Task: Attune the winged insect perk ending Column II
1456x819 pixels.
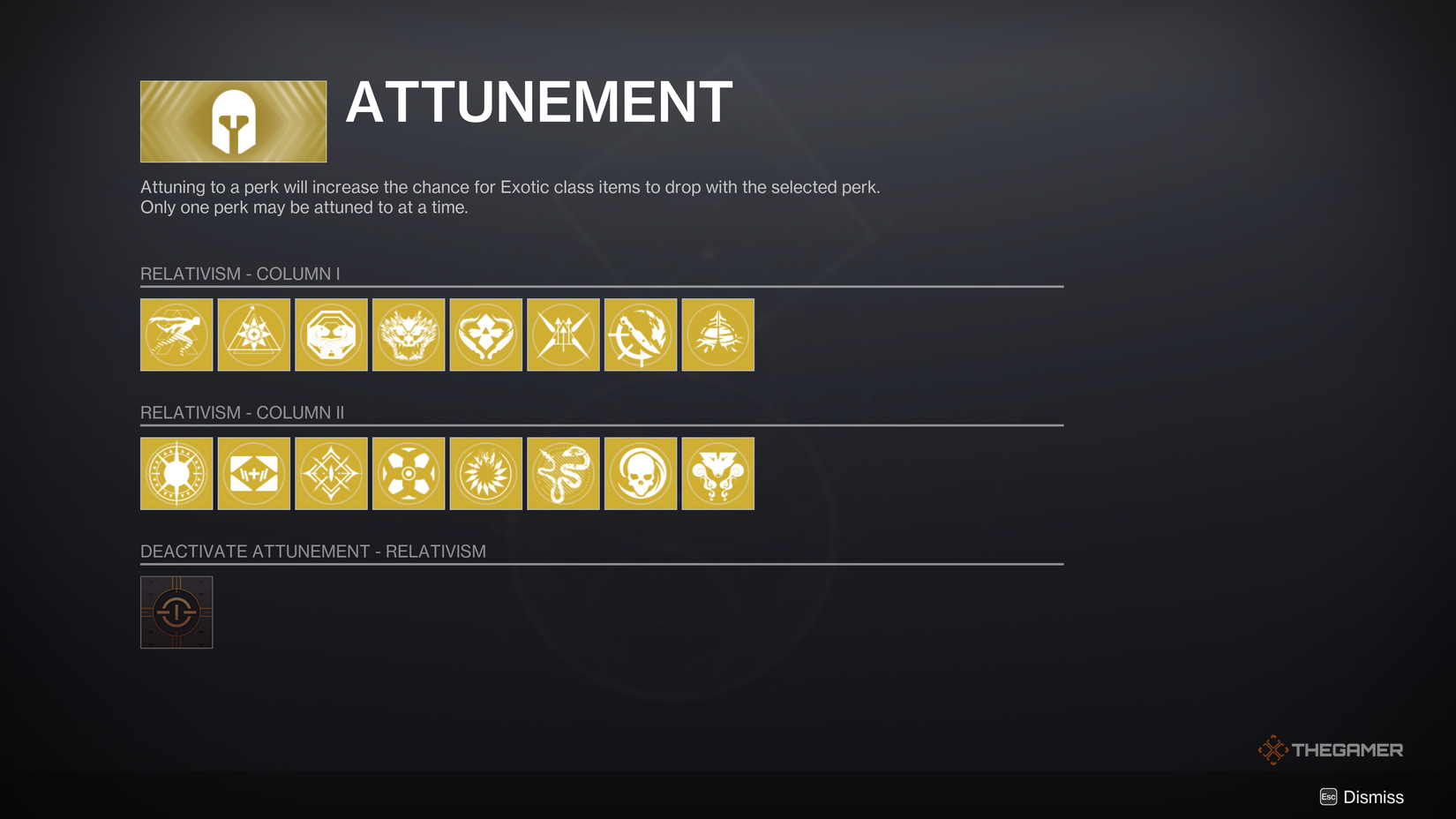Action: coord(717,473)
